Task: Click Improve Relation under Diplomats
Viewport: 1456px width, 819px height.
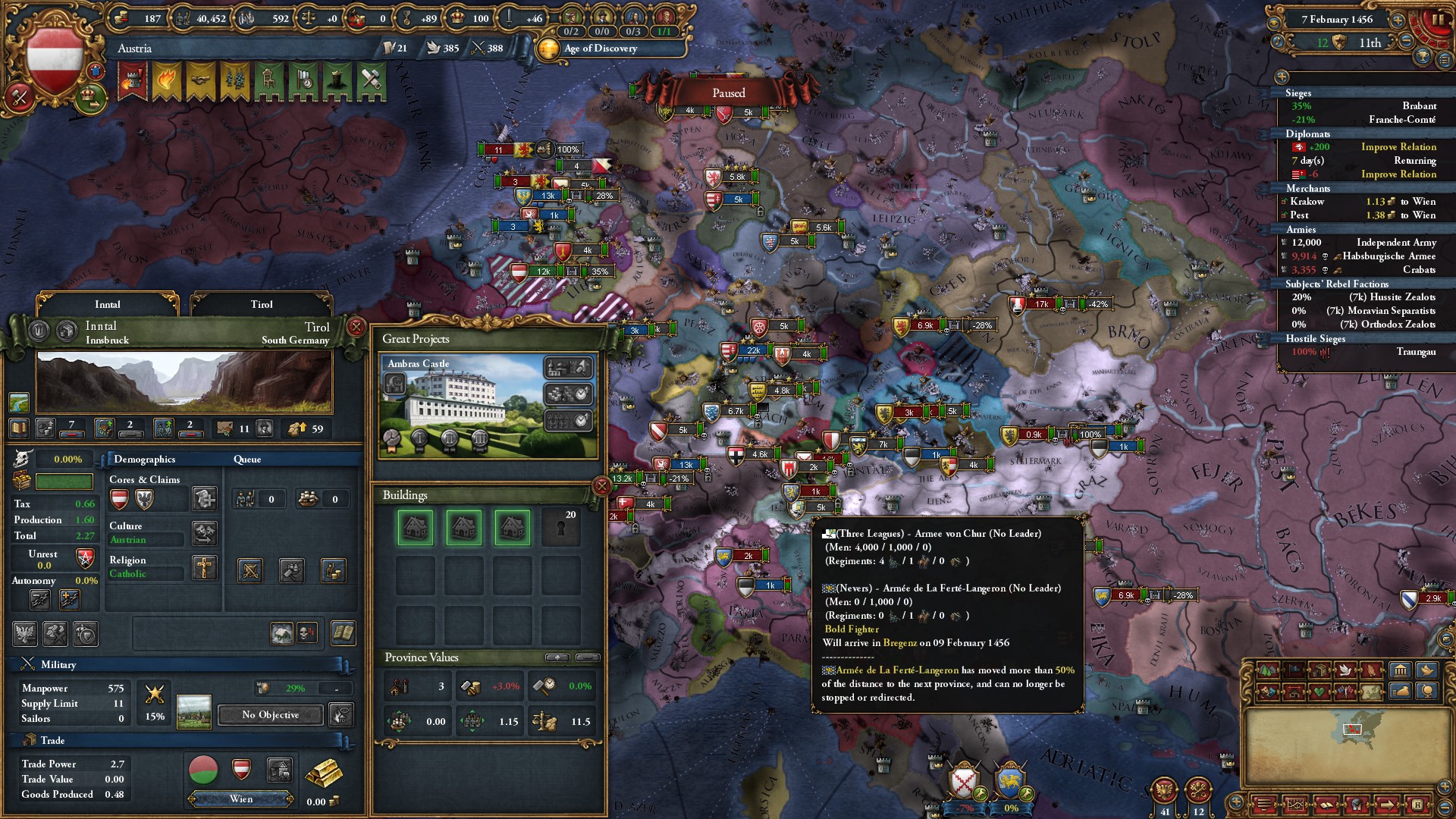Action: pyautogui.click(x=1398, y=146)
